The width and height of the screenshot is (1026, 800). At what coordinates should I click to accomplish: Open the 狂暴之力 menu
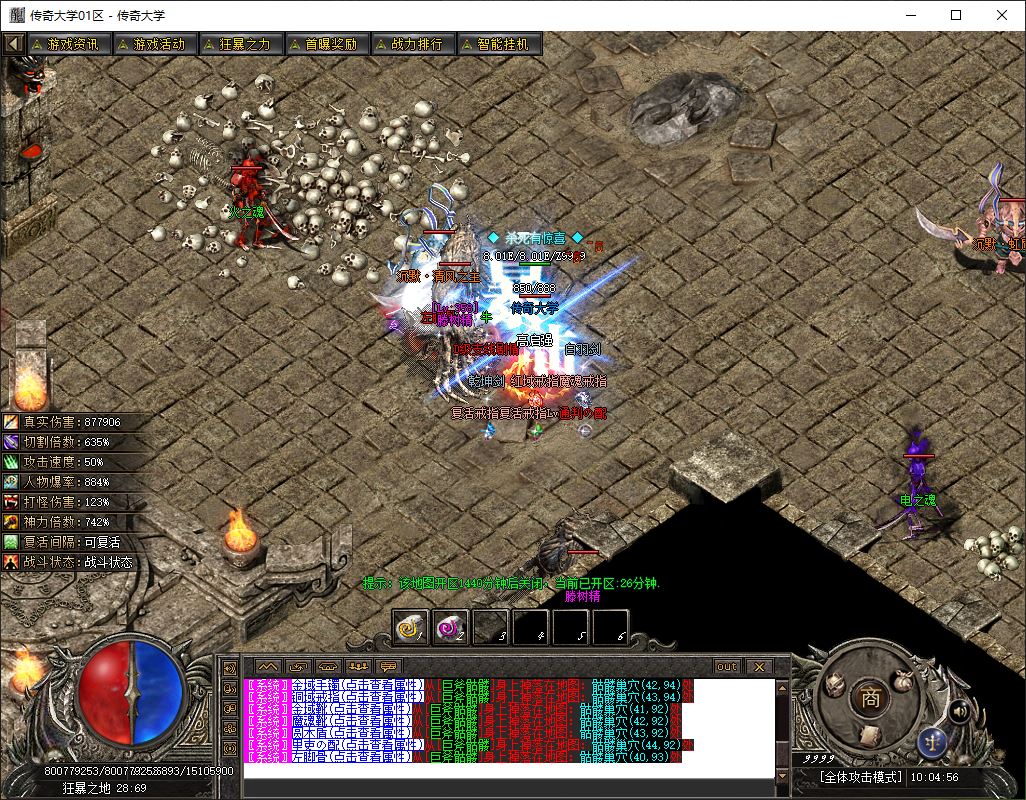coord(238,44)
